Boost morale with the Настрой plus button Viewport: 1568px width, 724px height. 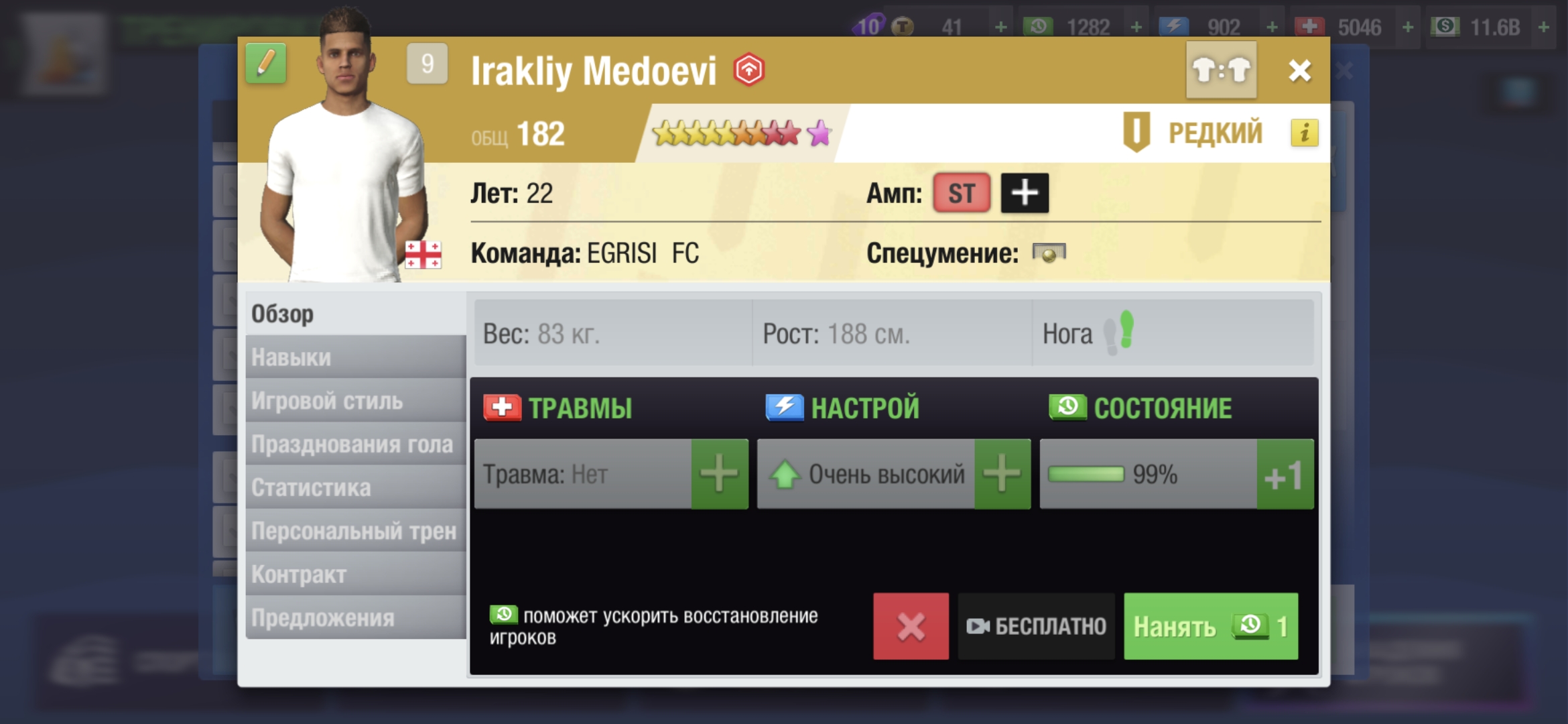[1002, 474]
